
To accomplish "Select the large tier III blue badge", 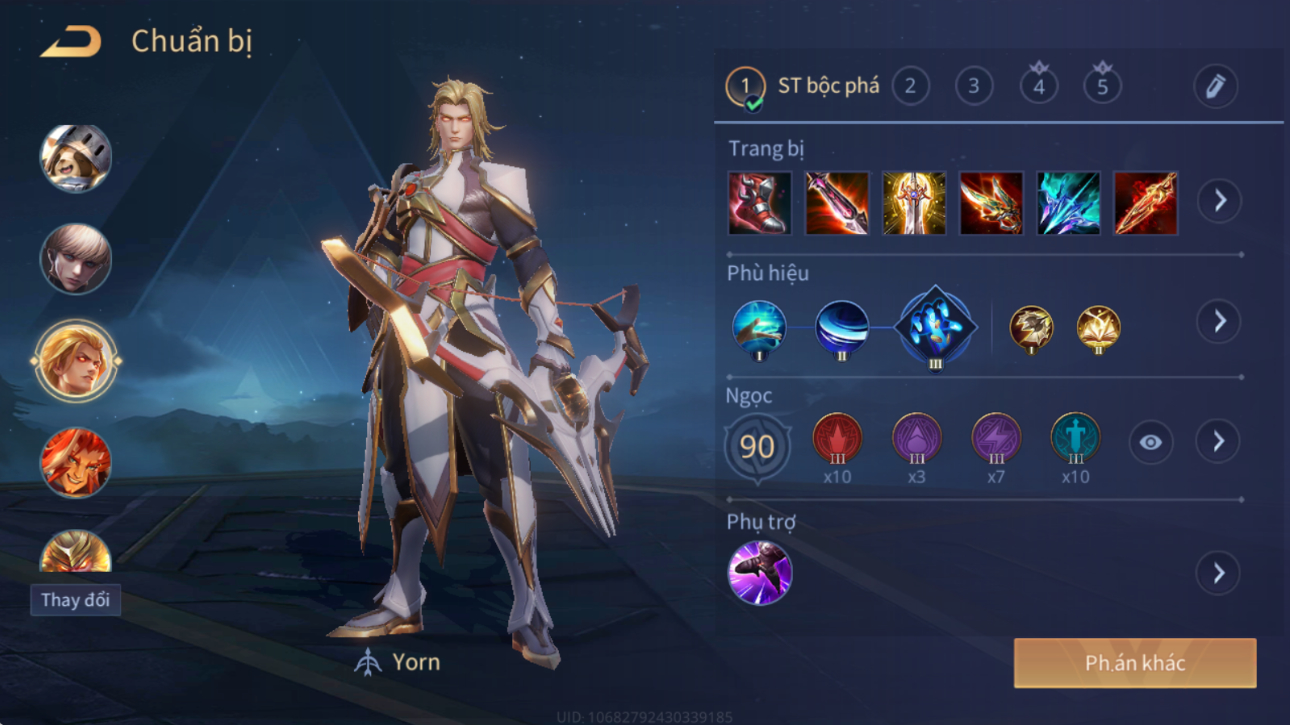I will tap(934, 327).
